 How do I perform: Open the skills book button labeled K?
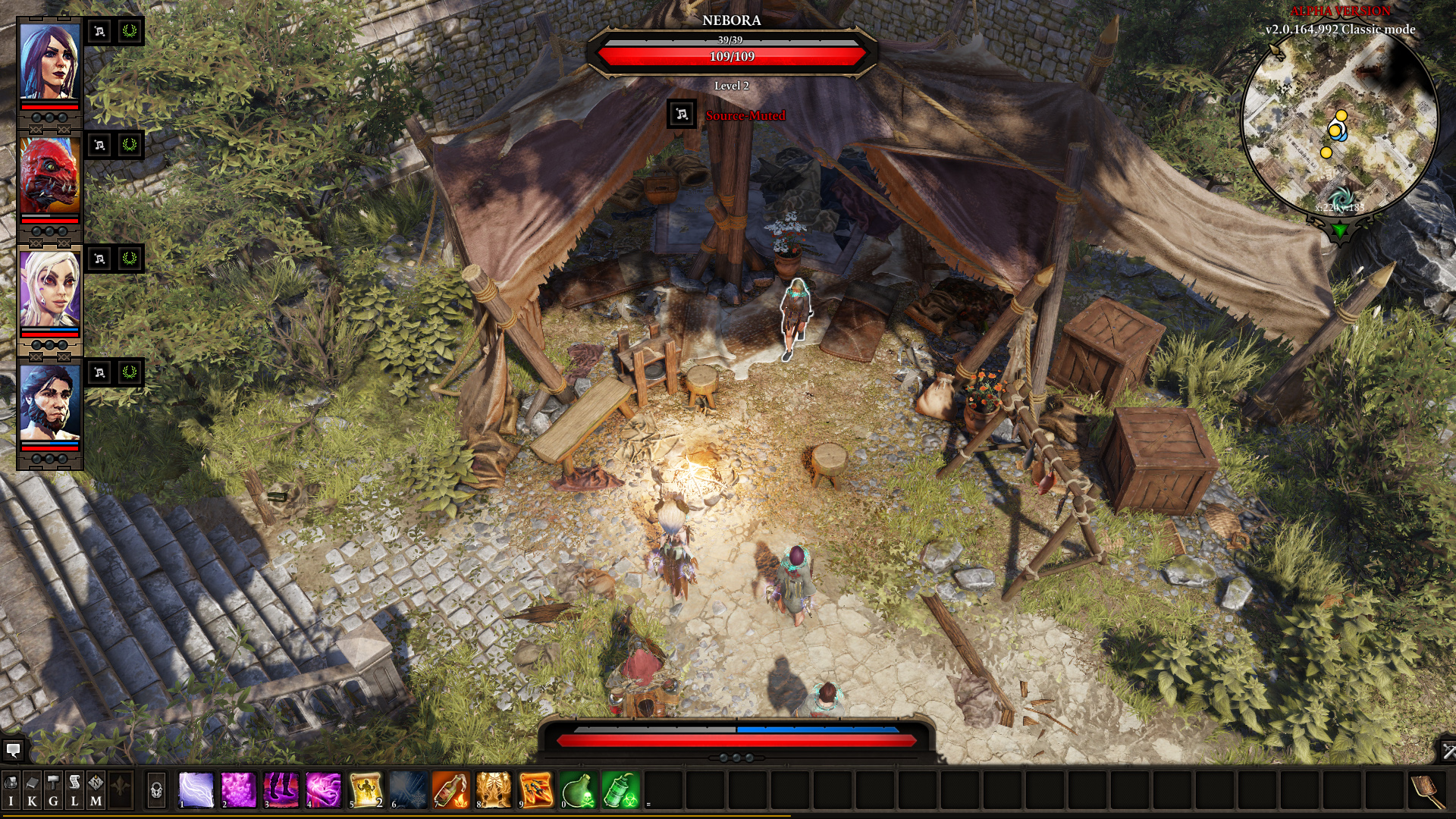click(x=32, y=791)
